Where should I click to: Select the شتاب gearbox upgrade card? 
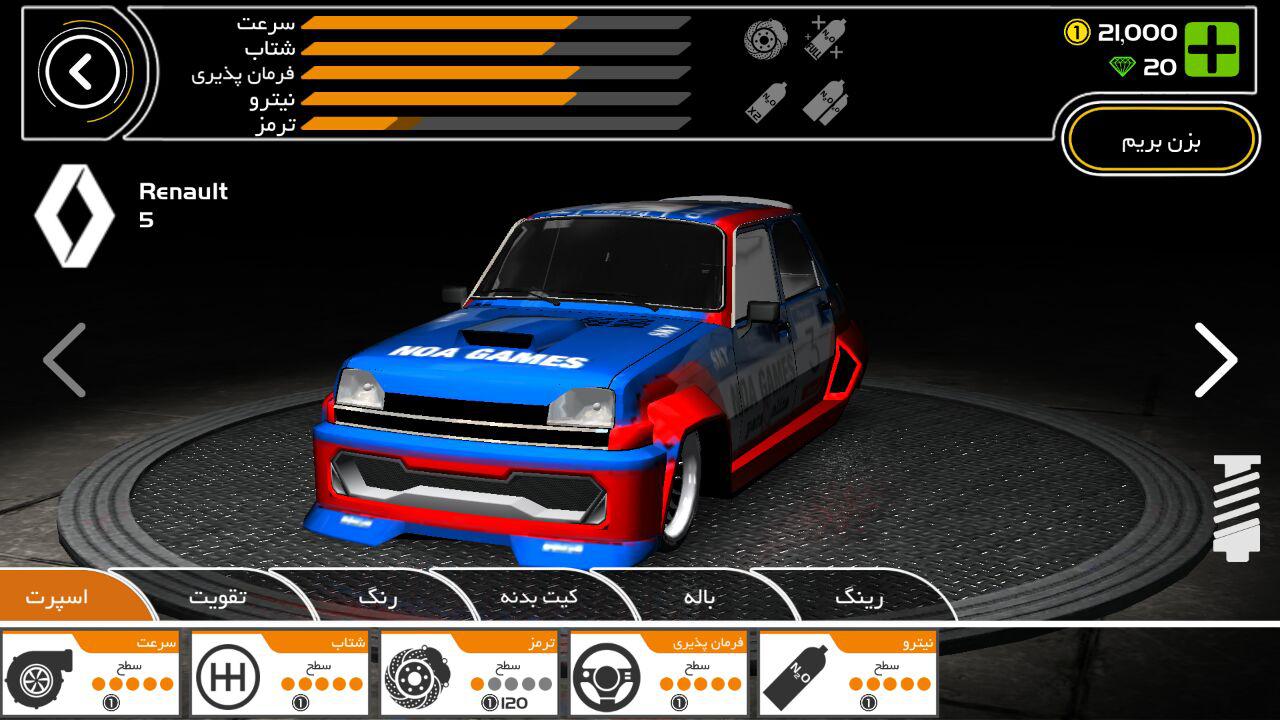[x=280, y=673]
